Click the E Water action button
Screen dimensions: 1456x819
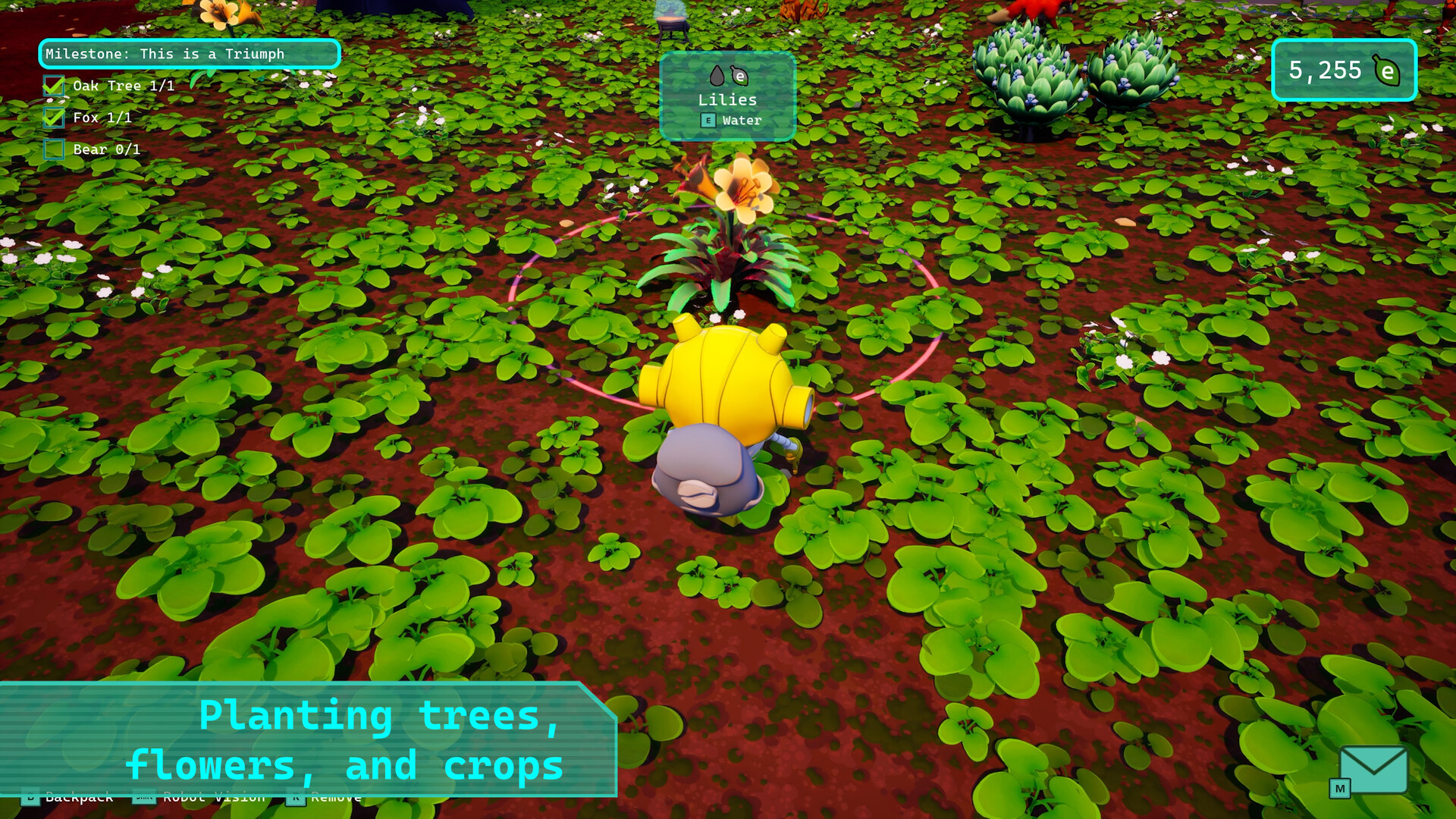(728, 120)
